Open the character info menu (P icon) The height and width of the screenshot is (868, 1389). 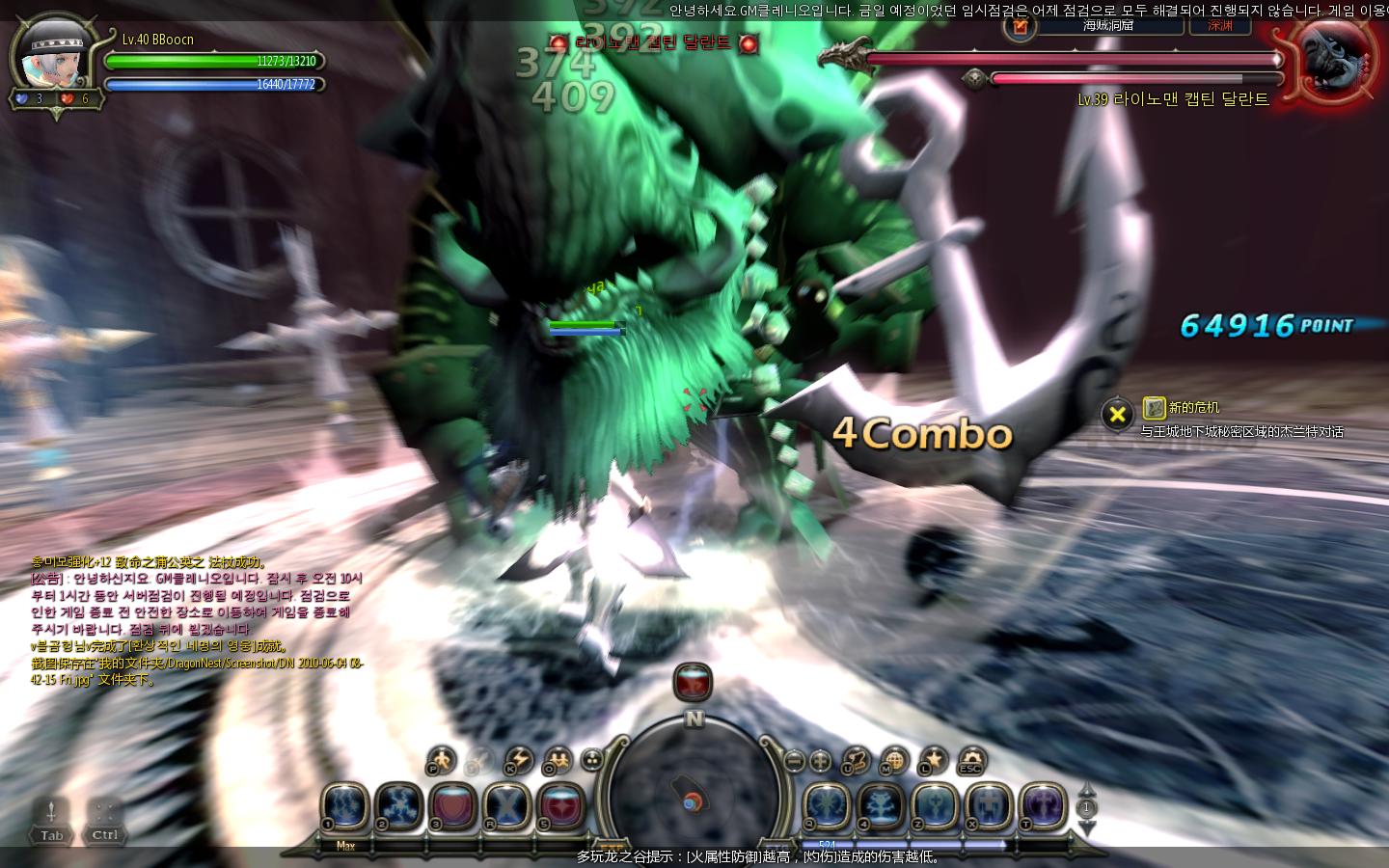pyautogui.click(x=441, y=760)
